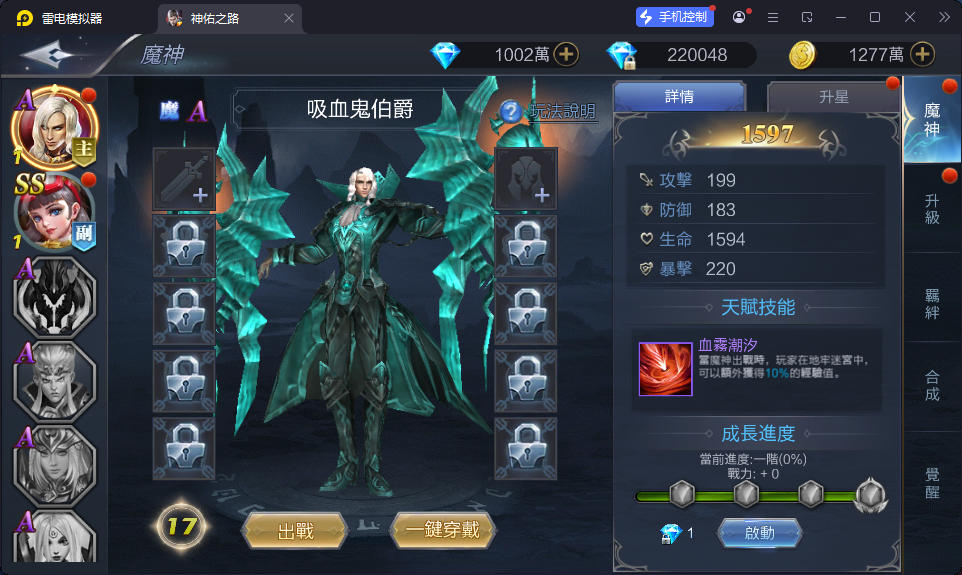This screenshot has width=962, height=575.
Task: Switch to the 詳情 tab
Action: click(x=679, y=97)
